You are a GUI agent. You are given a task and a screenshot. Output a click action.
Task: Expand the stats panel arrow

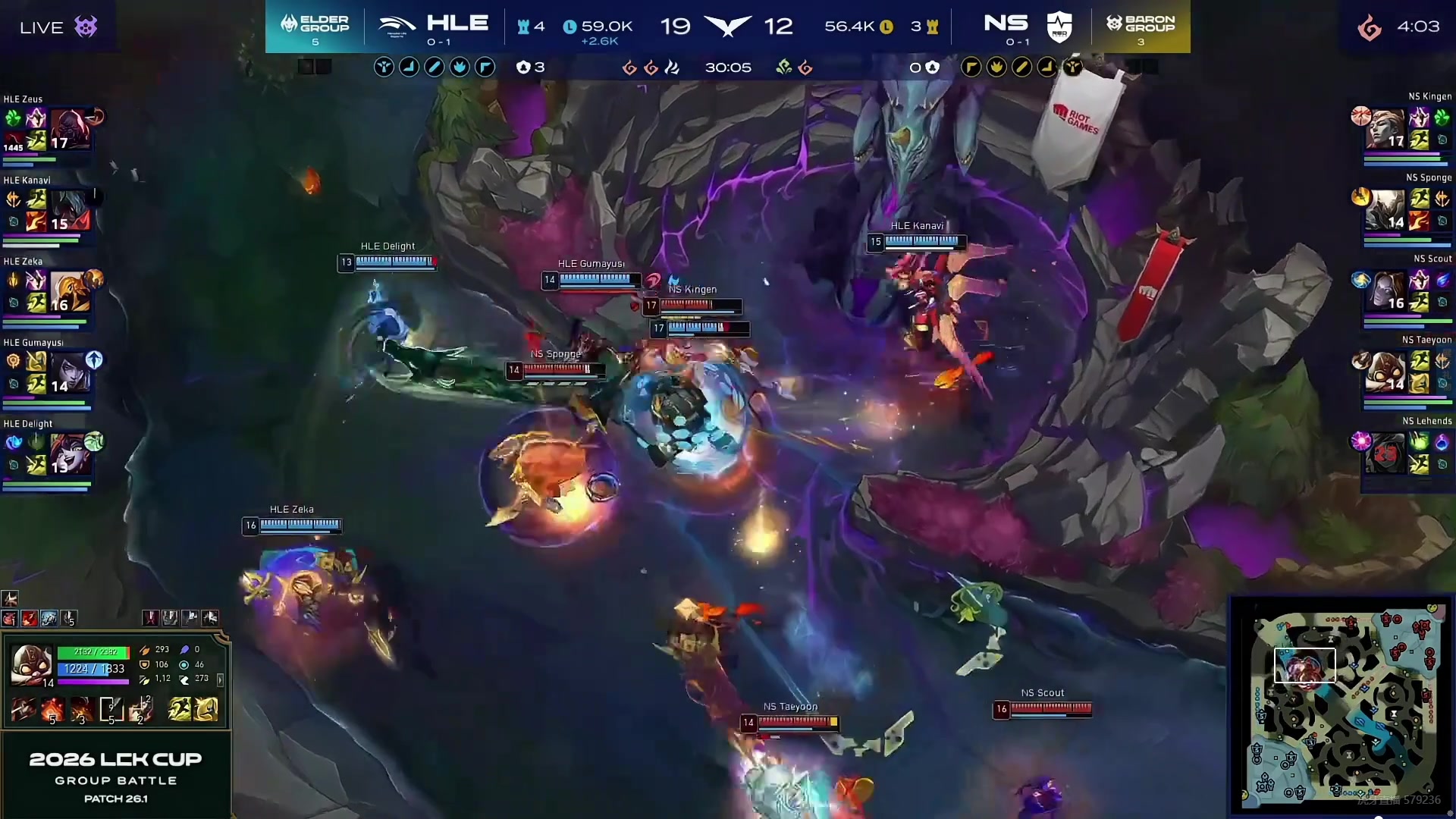point(220,679)
